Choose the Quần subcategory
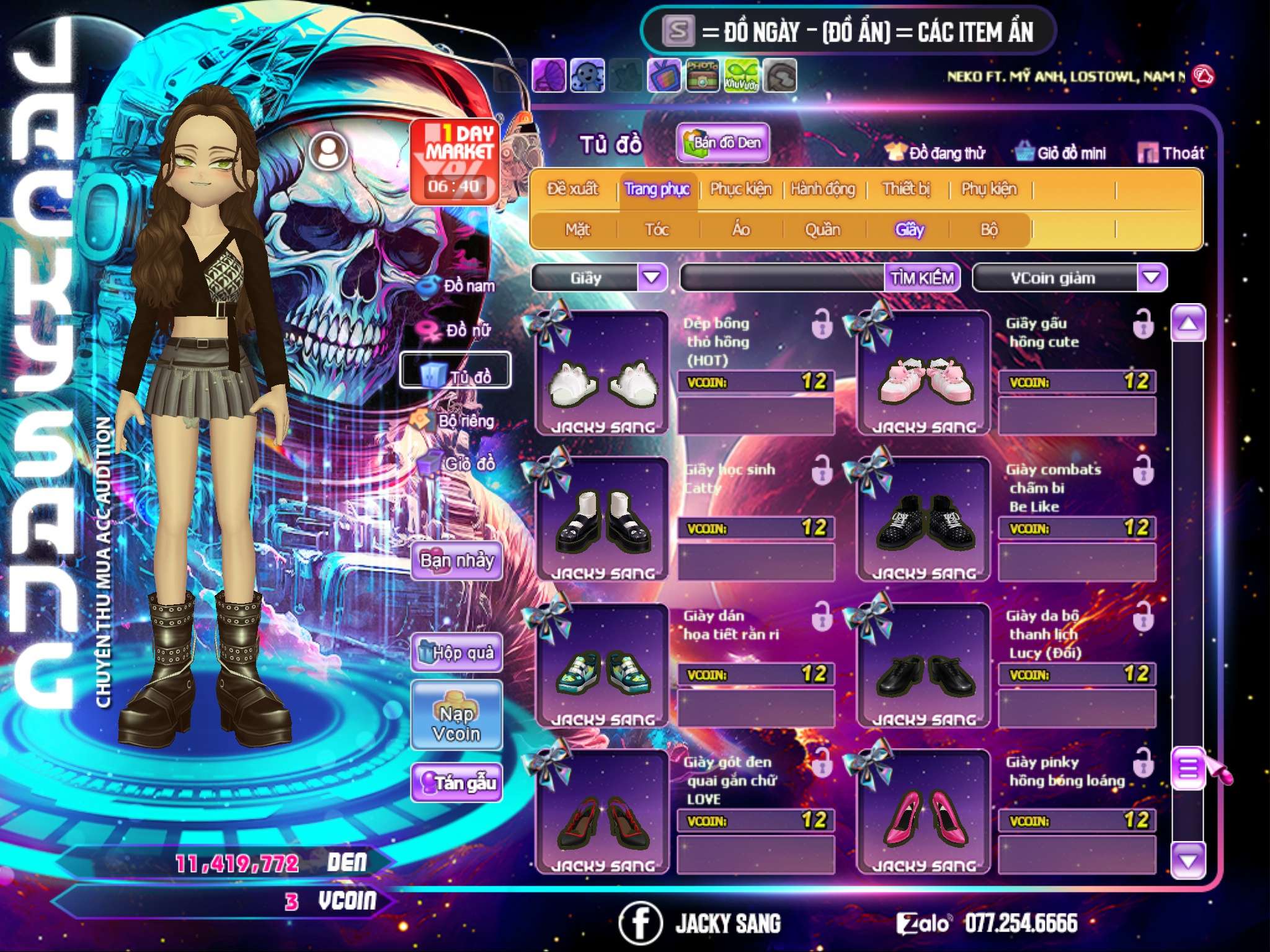This screenshot has height=952, width=1270. coord(822,230)
